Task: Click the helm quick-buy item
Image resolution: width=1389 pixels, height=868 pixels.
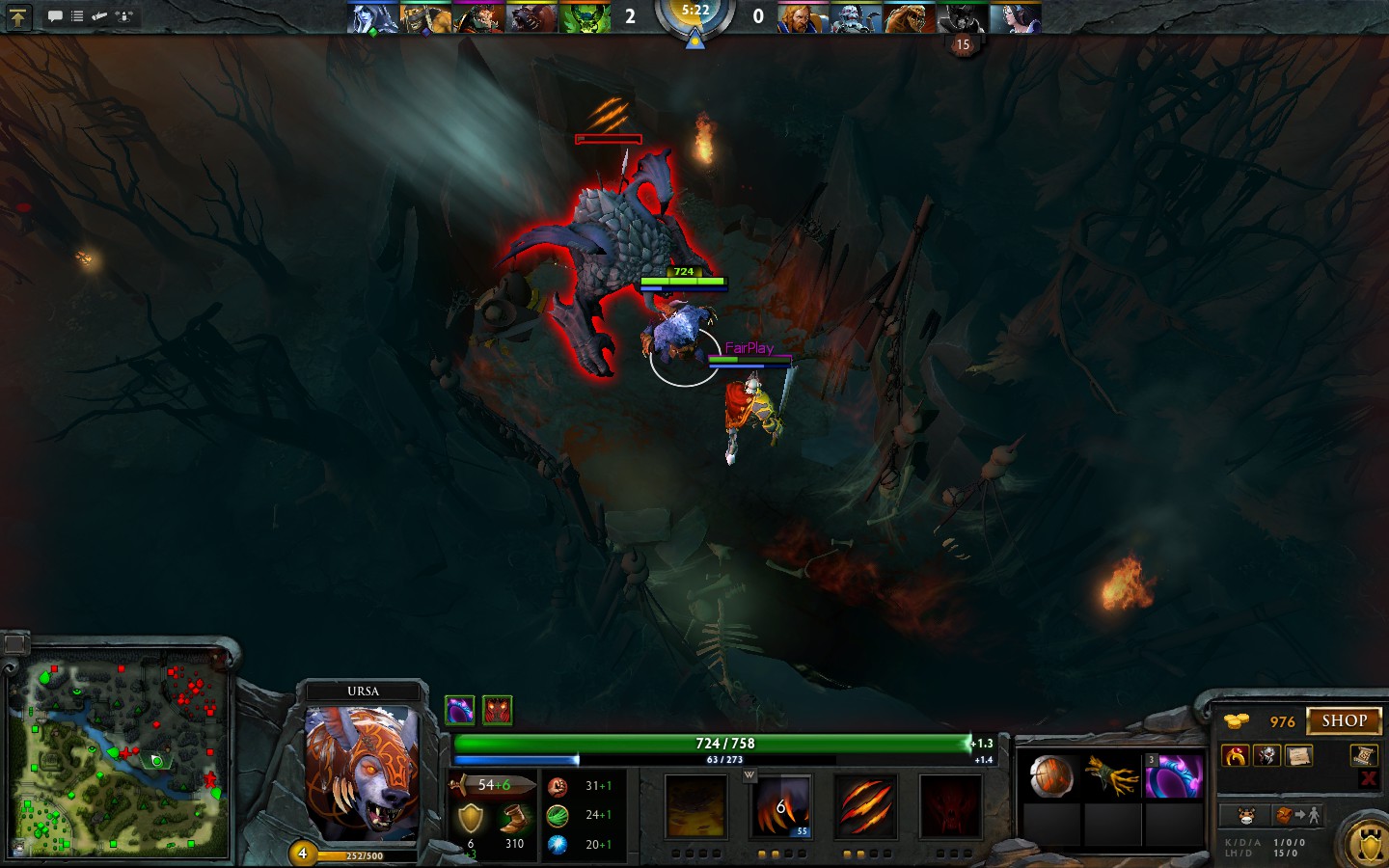Action: 1267,756
